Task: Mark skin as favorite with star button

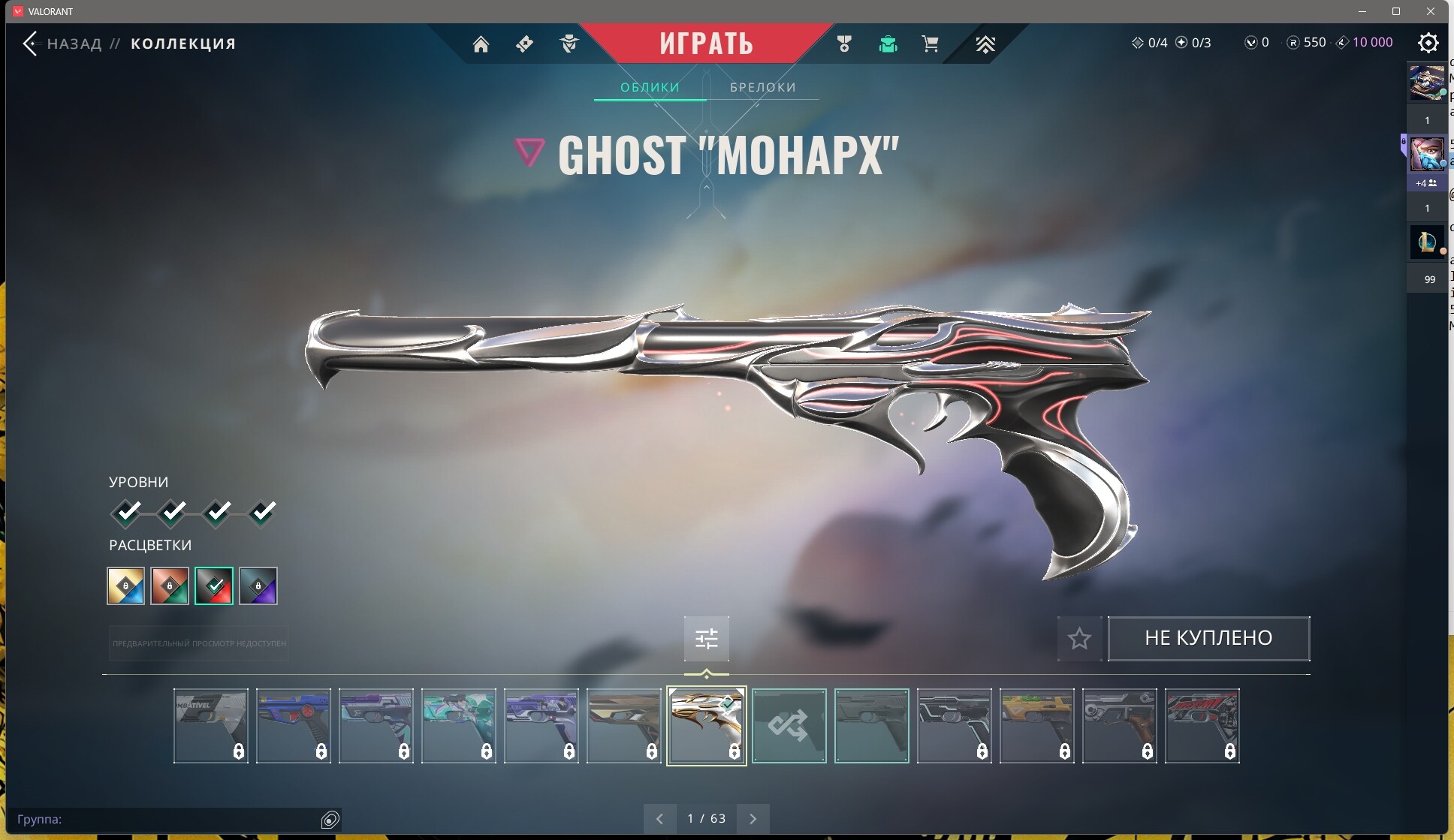Action: (1079, 639)
